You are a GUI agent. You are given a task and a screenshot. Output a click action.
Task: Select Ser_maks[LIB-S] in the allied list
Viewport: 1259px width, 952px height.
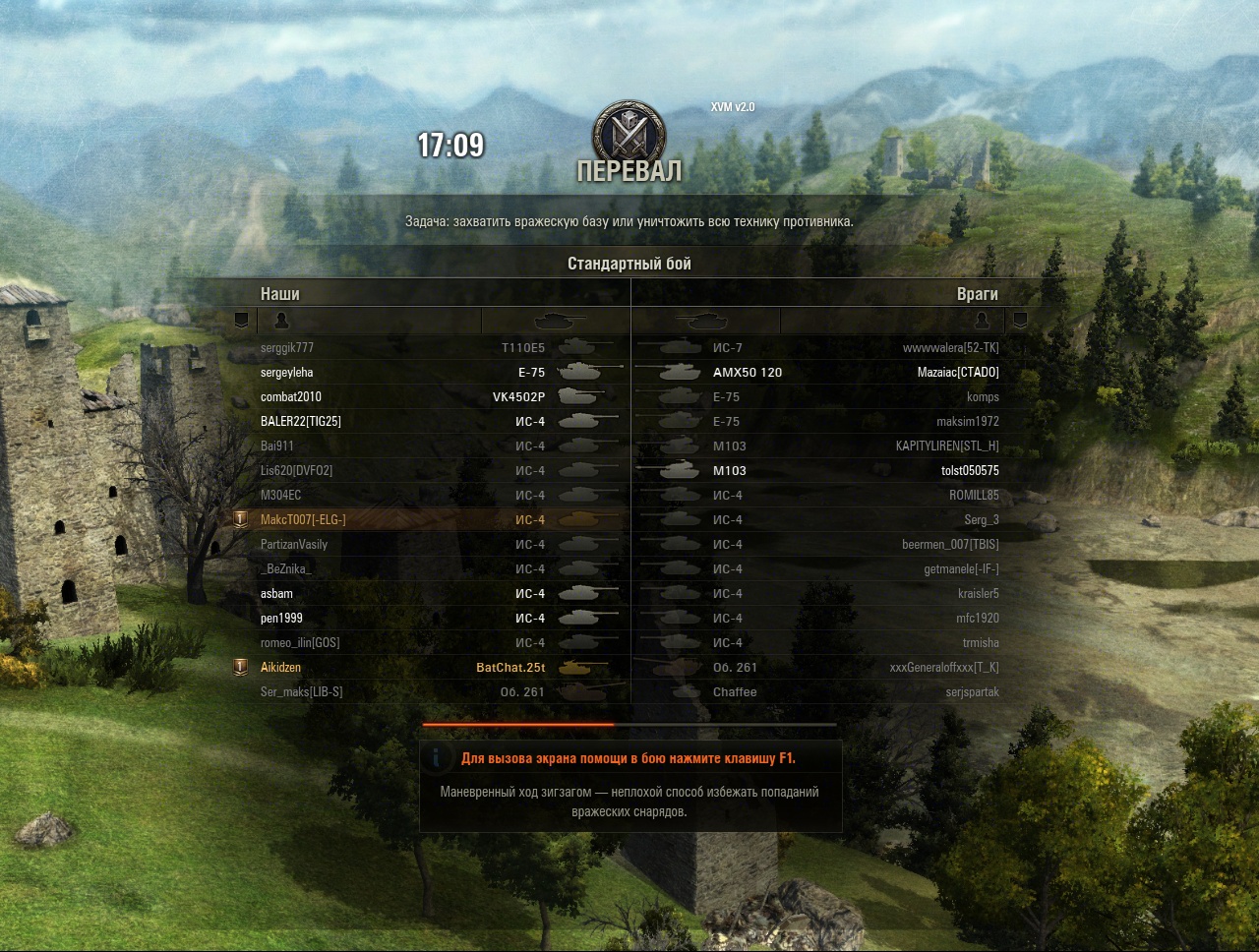302,692
